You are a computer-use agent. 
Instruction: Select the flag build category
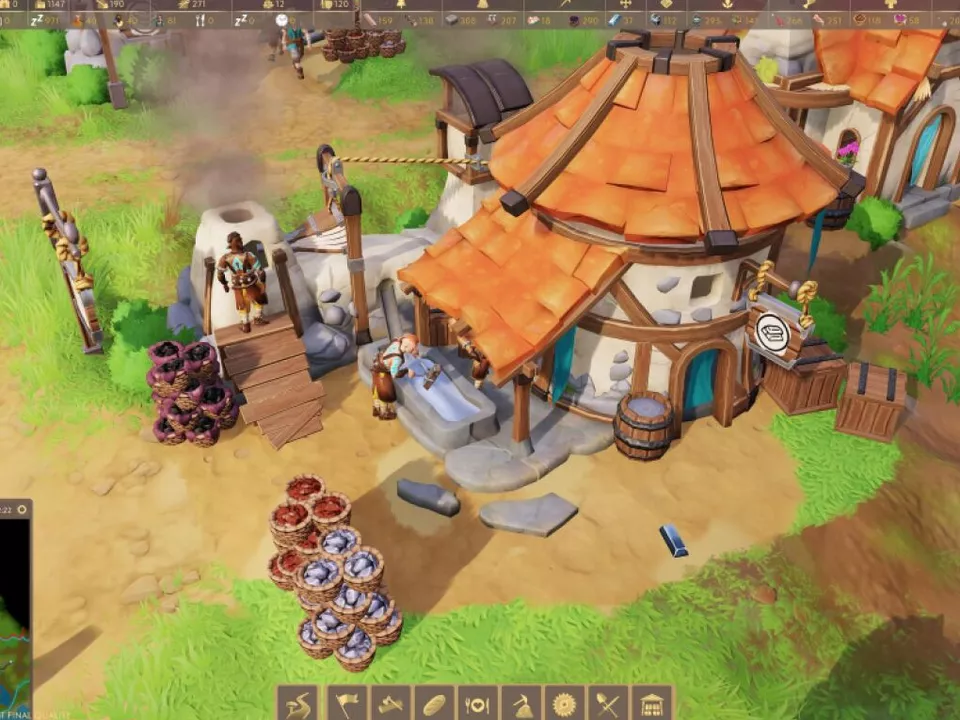pos(347,704)
